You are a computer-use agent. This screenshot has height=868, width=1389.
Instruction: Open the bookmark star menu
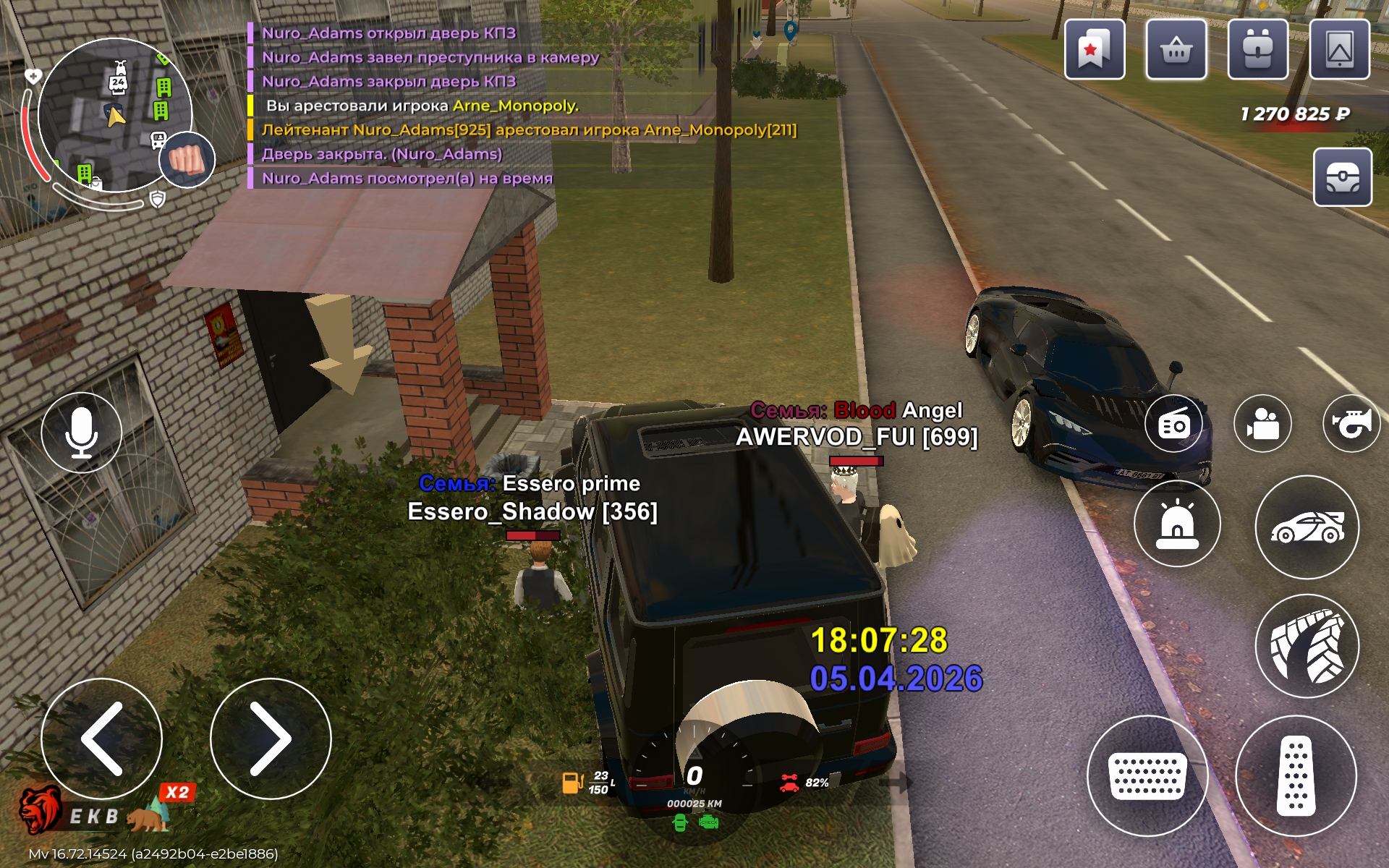coord(1095,50)
